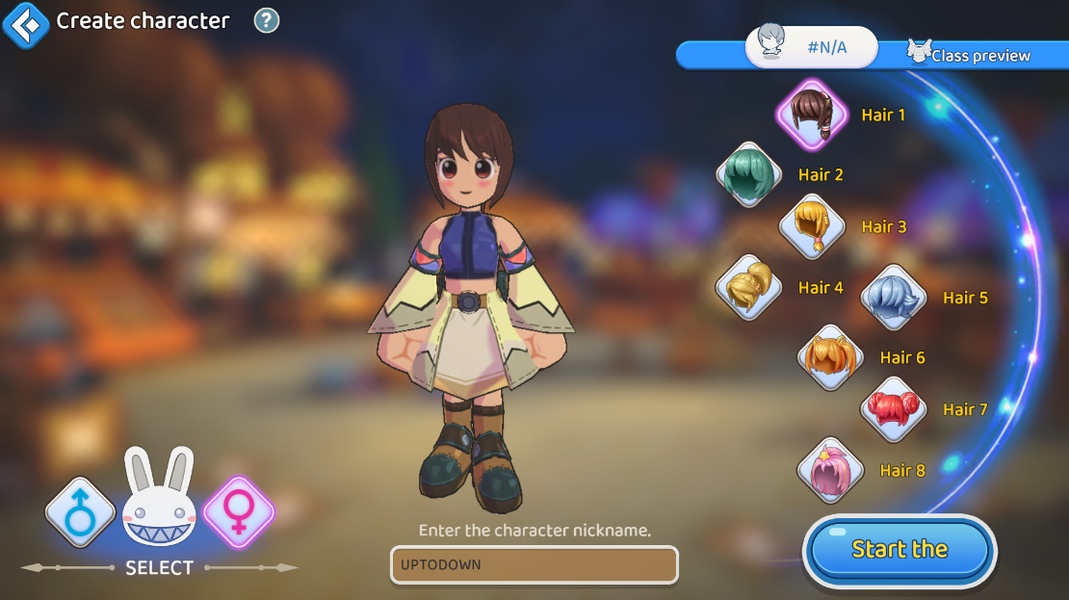Choose the light blue Hair 5 style
Image resolution: width=1069 pixels, height=600 pixels.
tap(893, 297)
